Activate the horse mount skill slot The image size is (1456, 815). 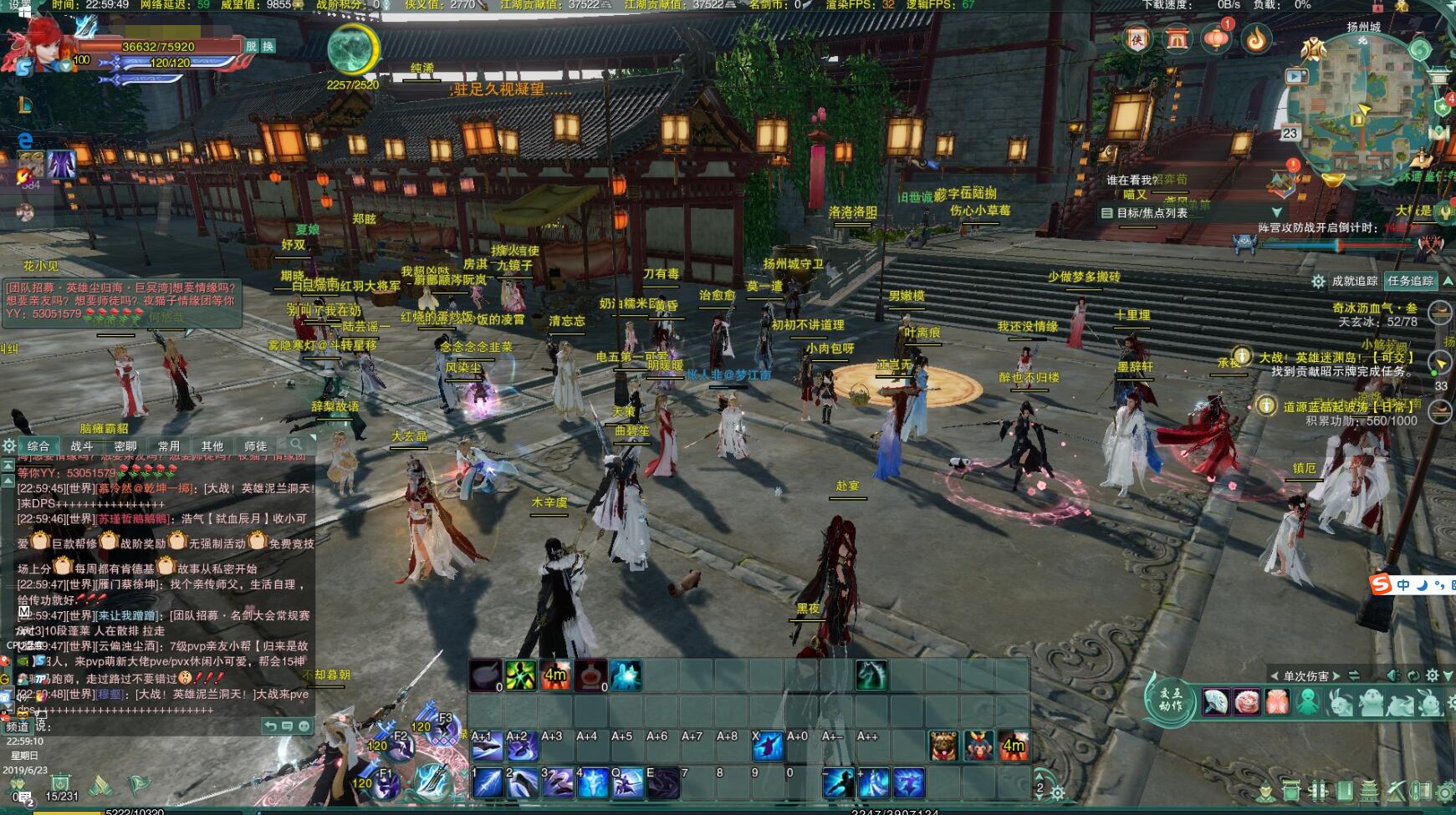(871, 675)
